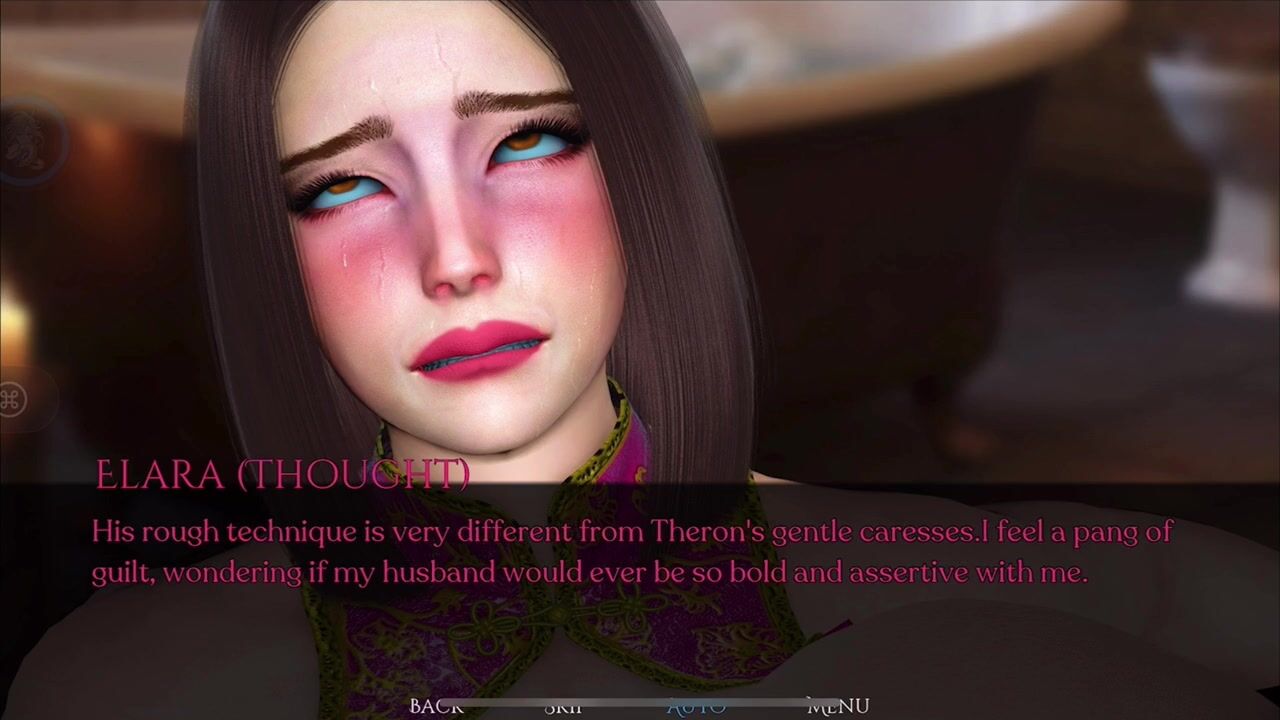Advance Elara's thought dialogue text
The height and width of the screenshot is (720, 1280).
click(640, 552)
